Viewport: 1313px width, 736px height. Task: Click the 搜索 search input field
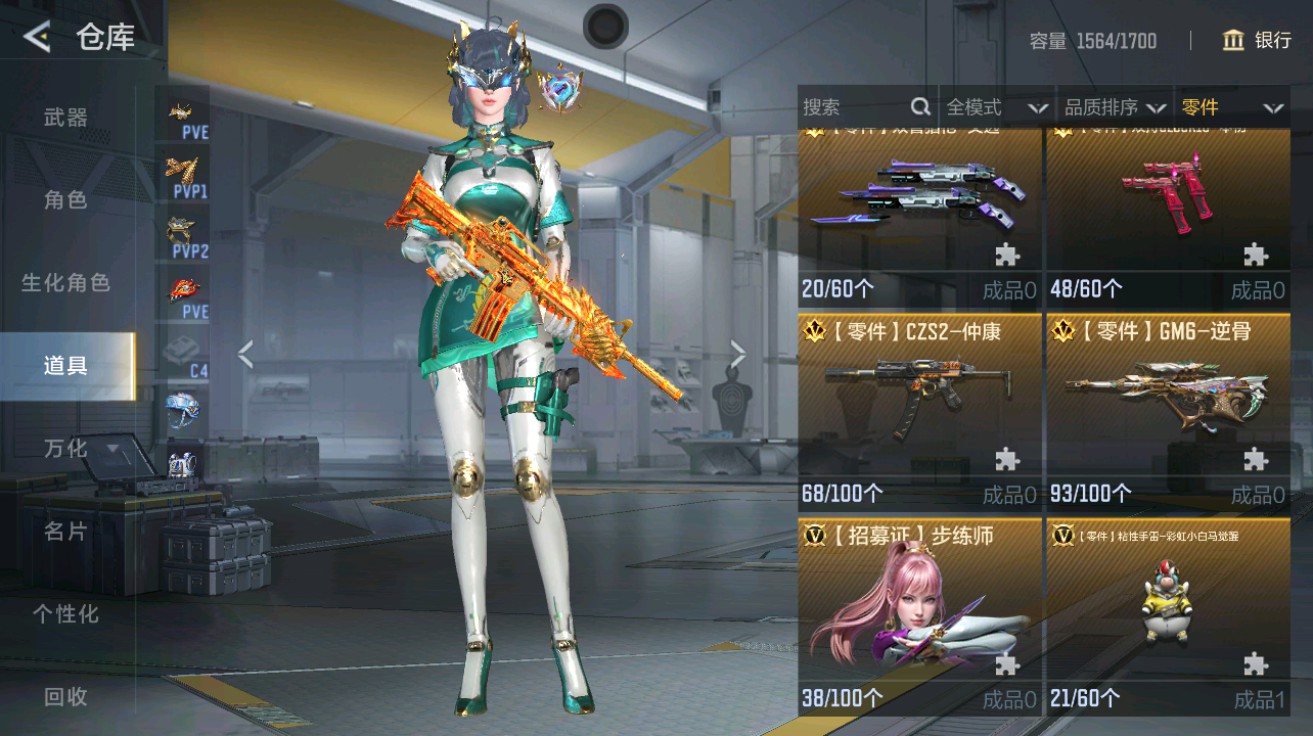pyautogui.click(x=860, y=106)
